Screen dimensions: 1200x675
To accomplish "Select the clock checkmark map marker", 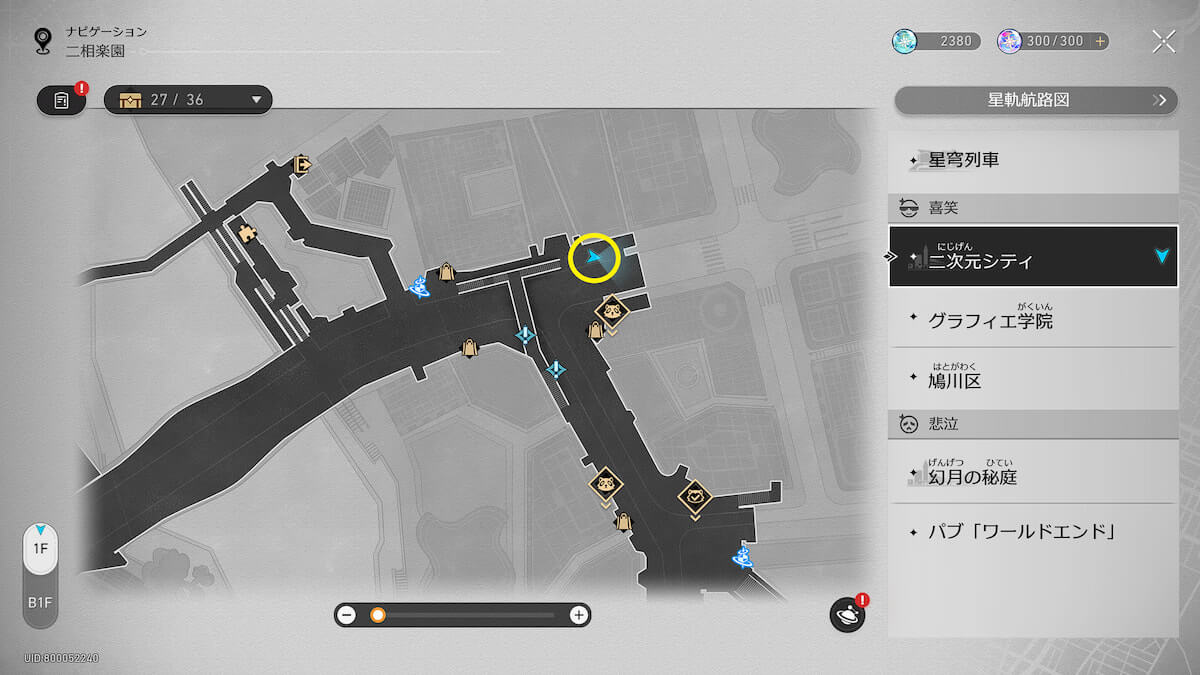I will pyautogui.click(x=695, y=494).
